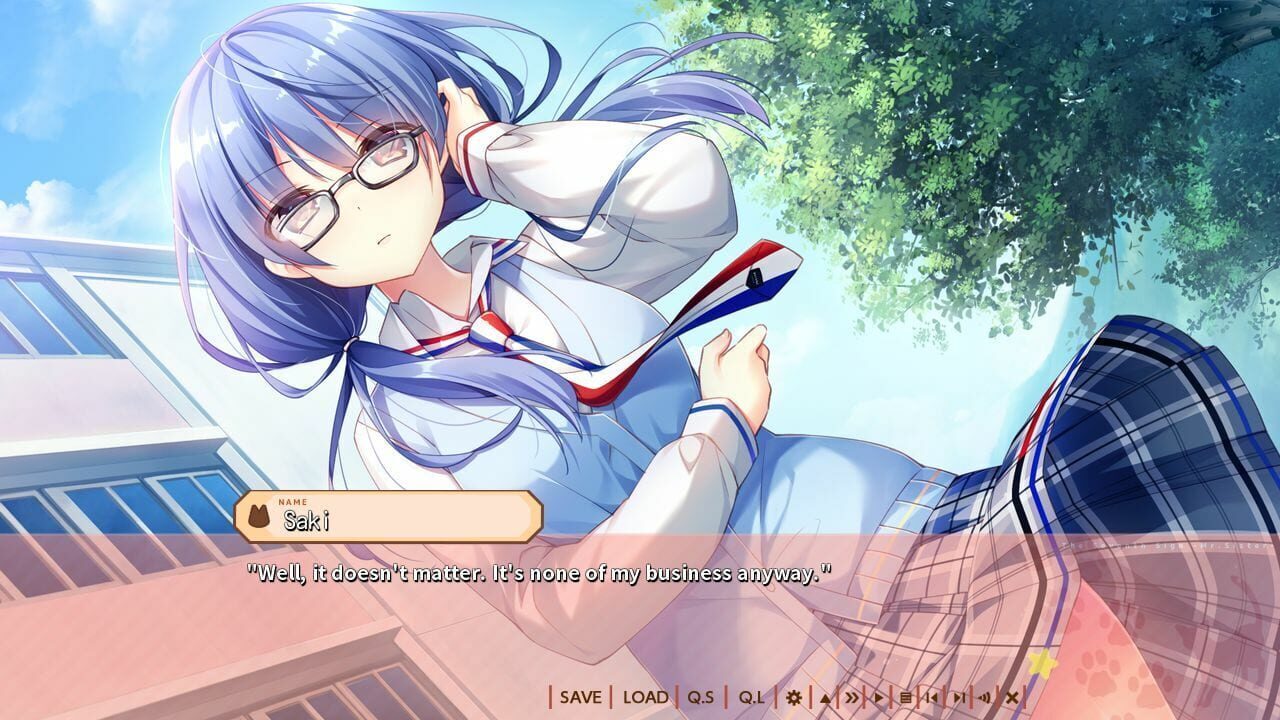Click the cat icon on the name plate
Image resolution: width=1280 pixels, height=720 pixels.
(x=262, y=516)
